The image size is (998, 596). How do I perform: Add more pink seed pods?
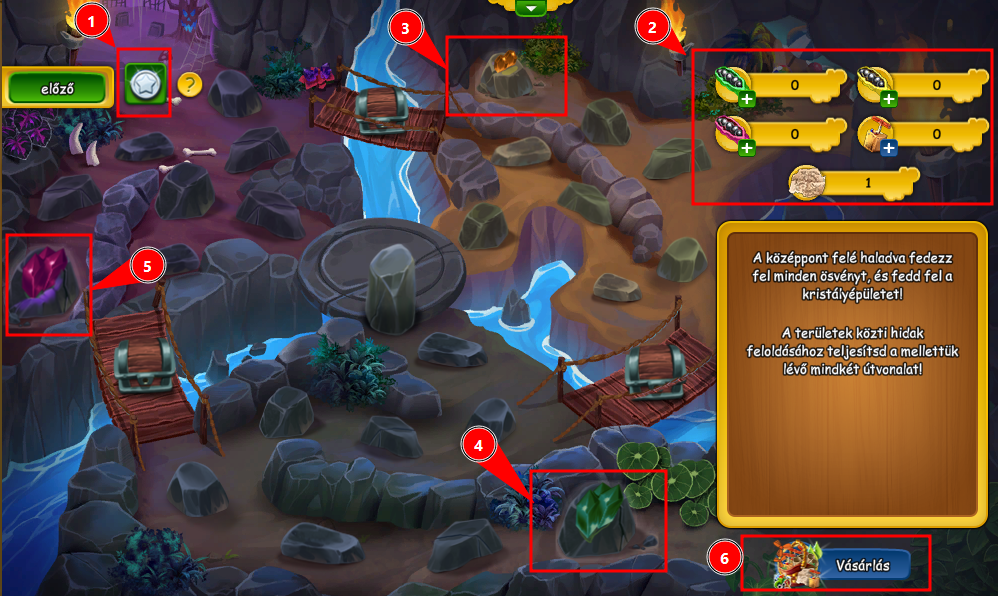(747, 148)
